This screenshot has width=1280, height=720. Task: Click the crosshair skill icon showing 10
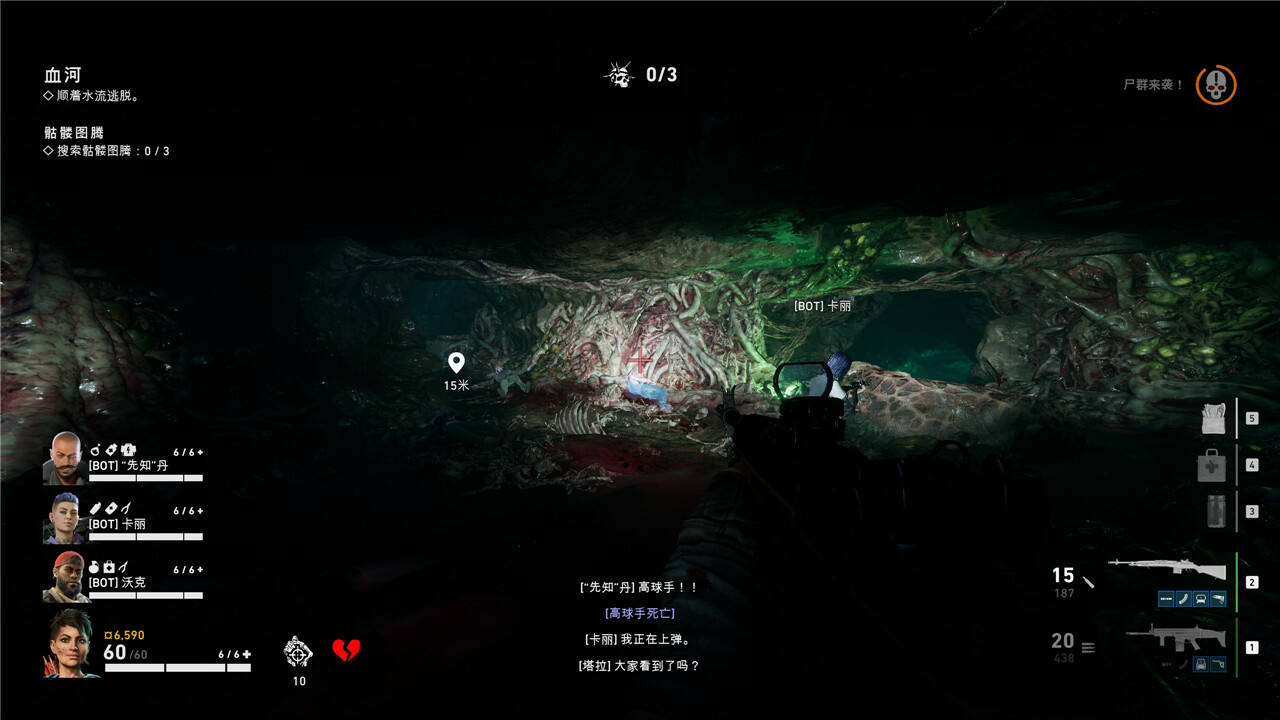[298, 651]
